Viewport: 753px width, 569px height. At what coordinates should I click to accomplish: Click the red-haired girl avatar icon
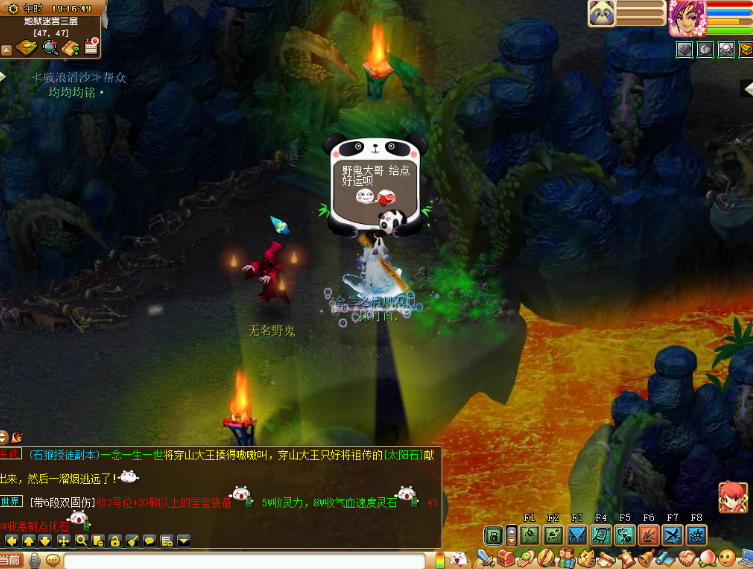[733, 497]
